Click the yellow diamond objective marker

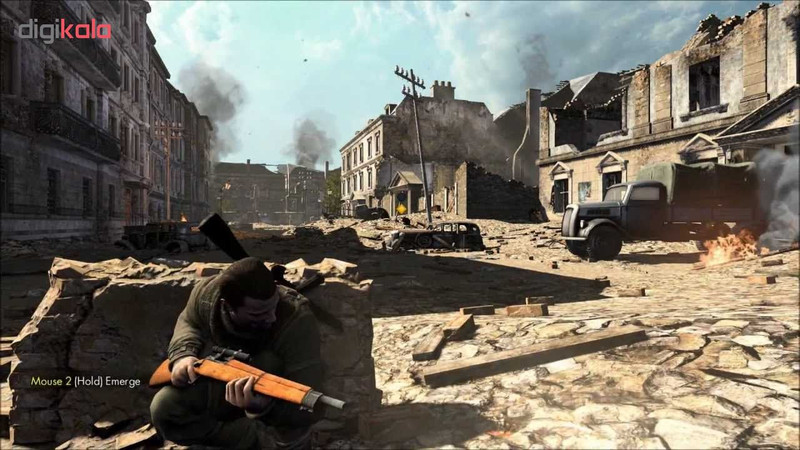click(402, 209)
